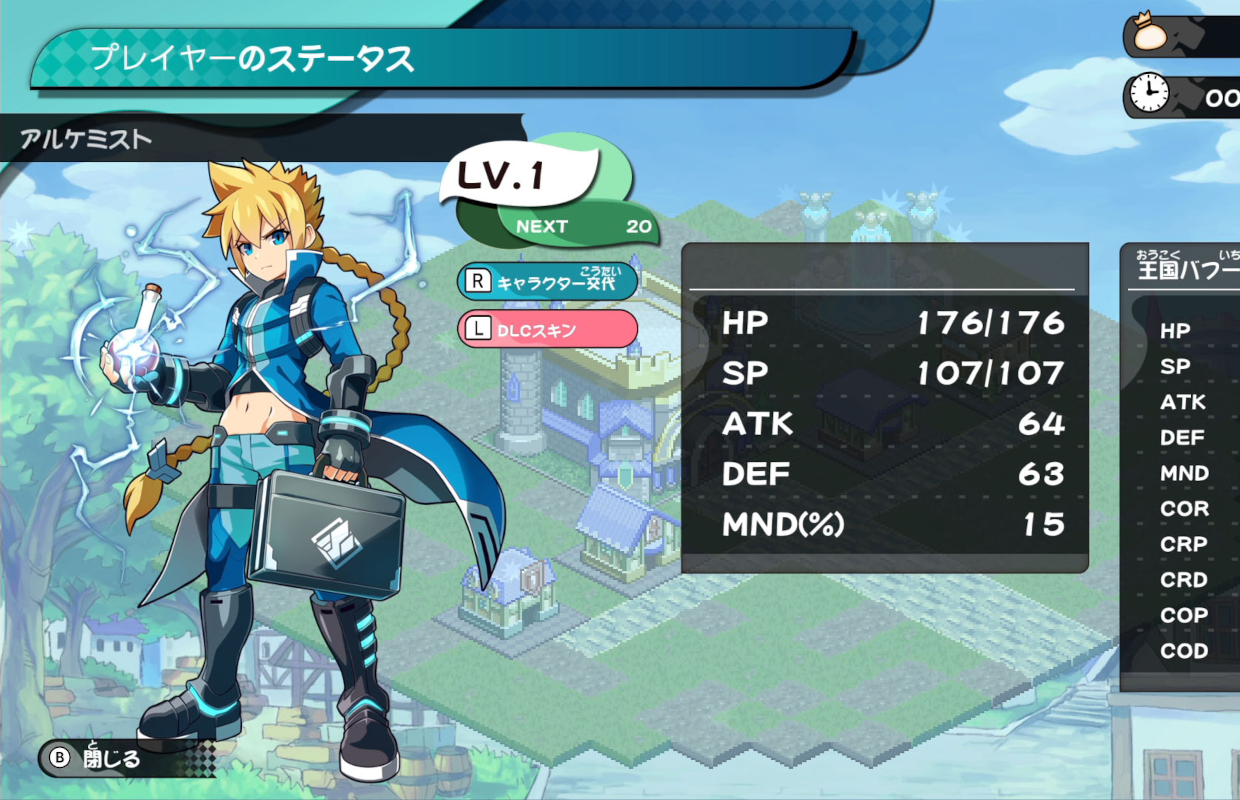Switch character with the キャラクター交代 button
1240x800 pixels.
point(547,281)
